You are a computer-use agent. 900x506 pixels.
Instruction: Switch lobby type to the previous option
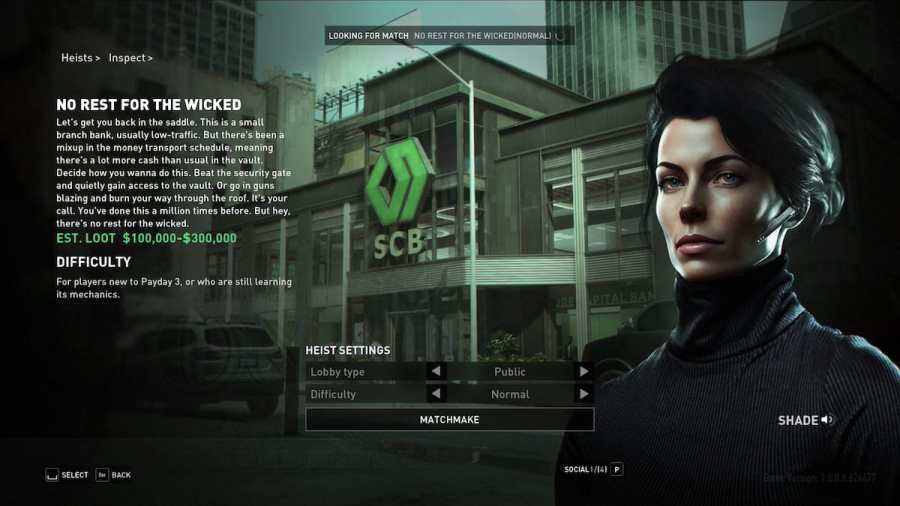pyautogui.click(x=436, y=372)
